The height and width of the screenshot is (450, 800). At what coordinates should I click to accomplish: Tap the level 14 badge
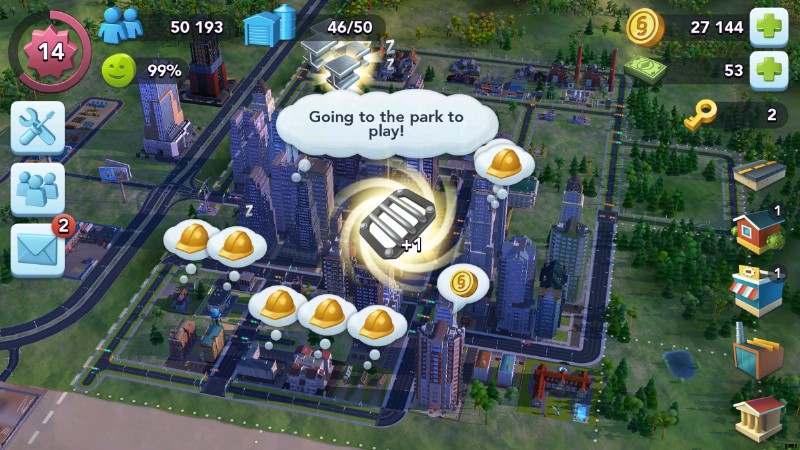pos(49,51)
